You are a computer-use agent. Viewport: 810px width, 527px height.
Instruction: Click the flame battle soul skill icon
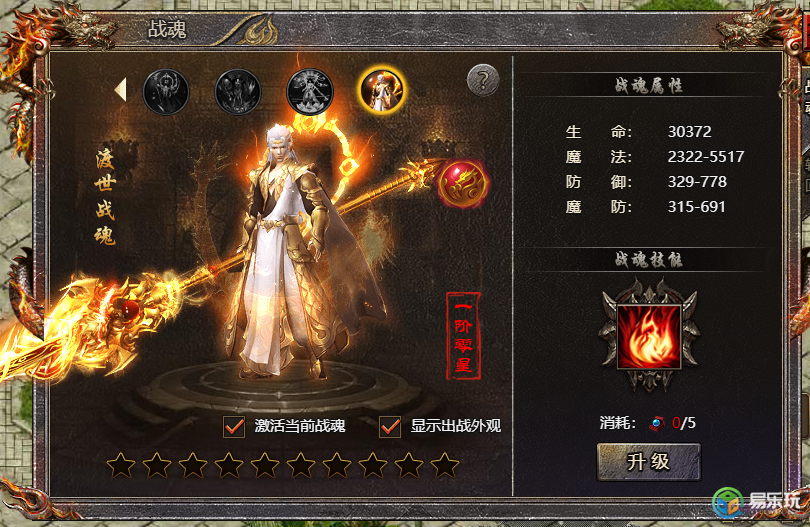coord(650,335)
